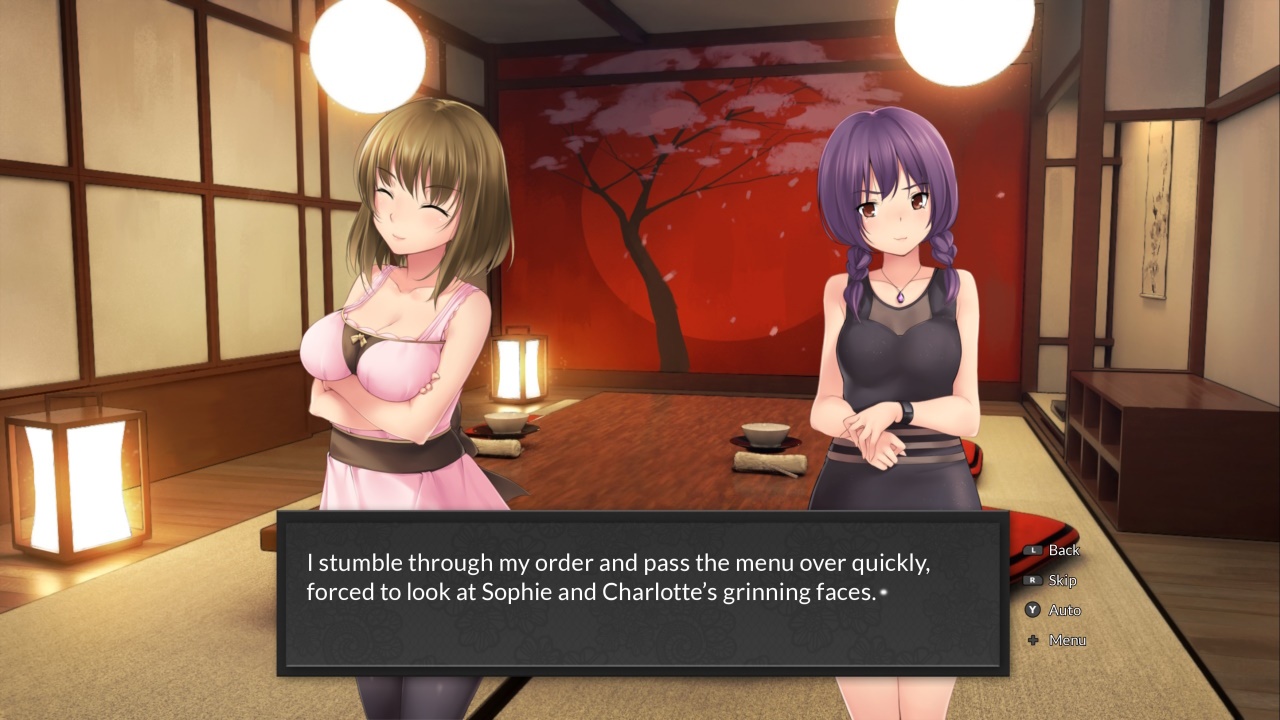The width and height of the screenshot is (1280, 720).
Task: Click the plus d-pad icon next to Menu
Action: click(x=1033, y=640)
